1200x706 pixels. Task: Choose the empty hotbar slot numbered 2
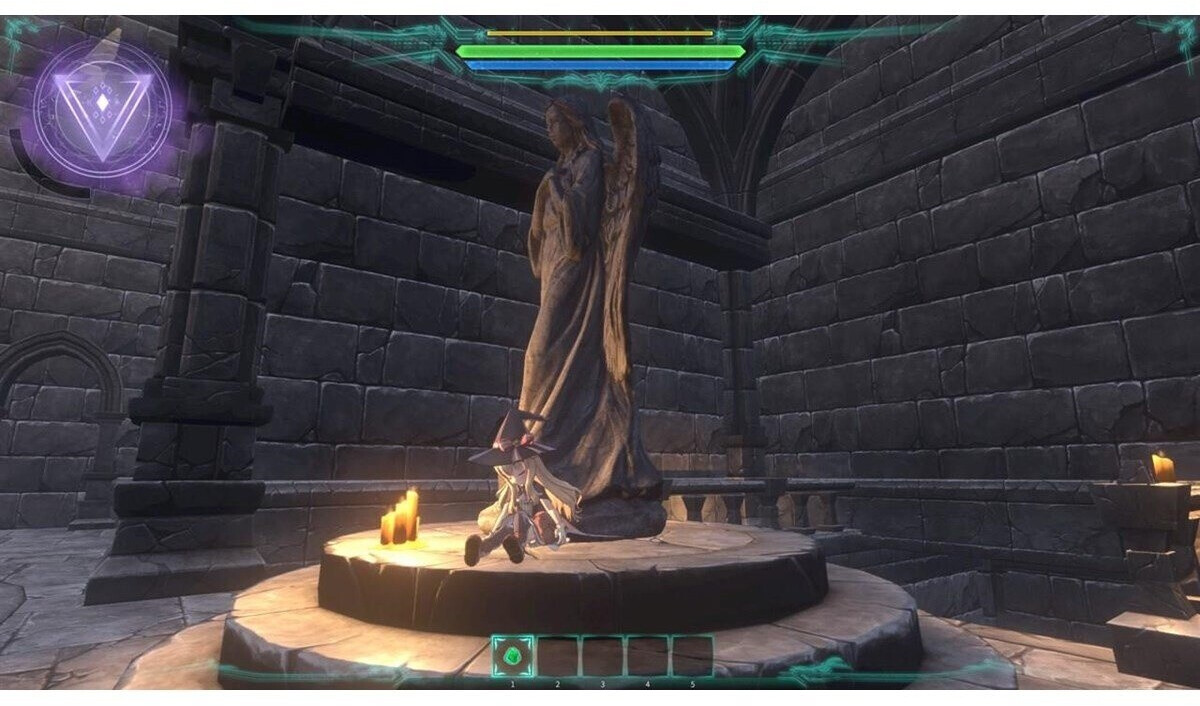point(558,656)
